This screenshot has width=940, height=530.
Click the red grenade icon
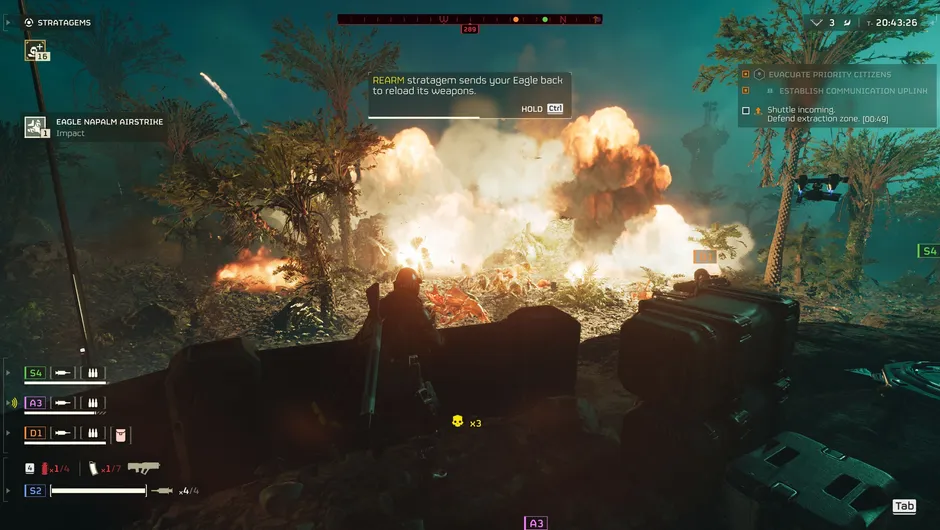[45, 468]
